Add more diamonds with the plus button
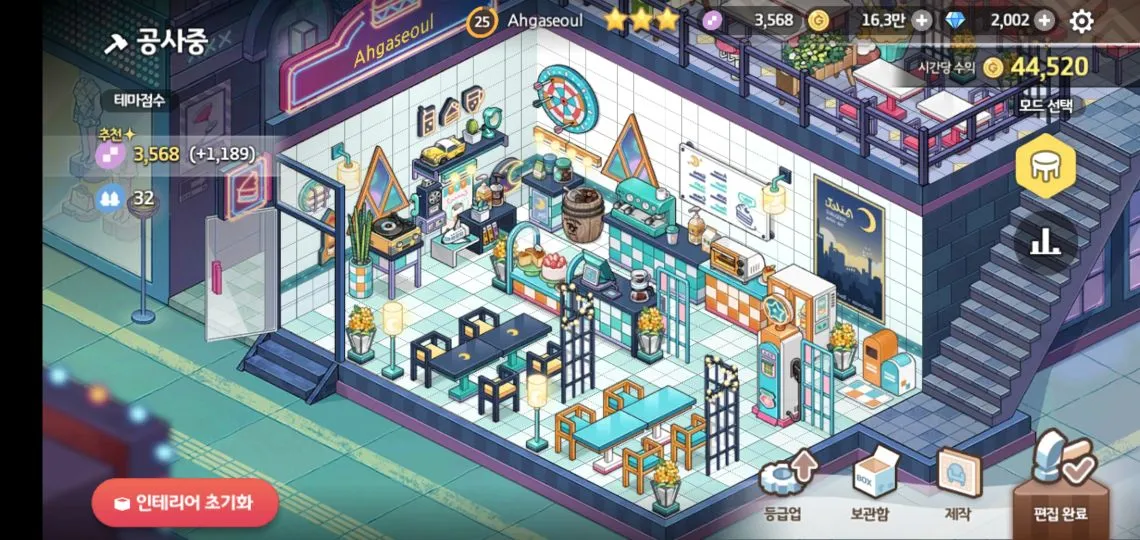The image size is (1140, 540). point(1044,20)
